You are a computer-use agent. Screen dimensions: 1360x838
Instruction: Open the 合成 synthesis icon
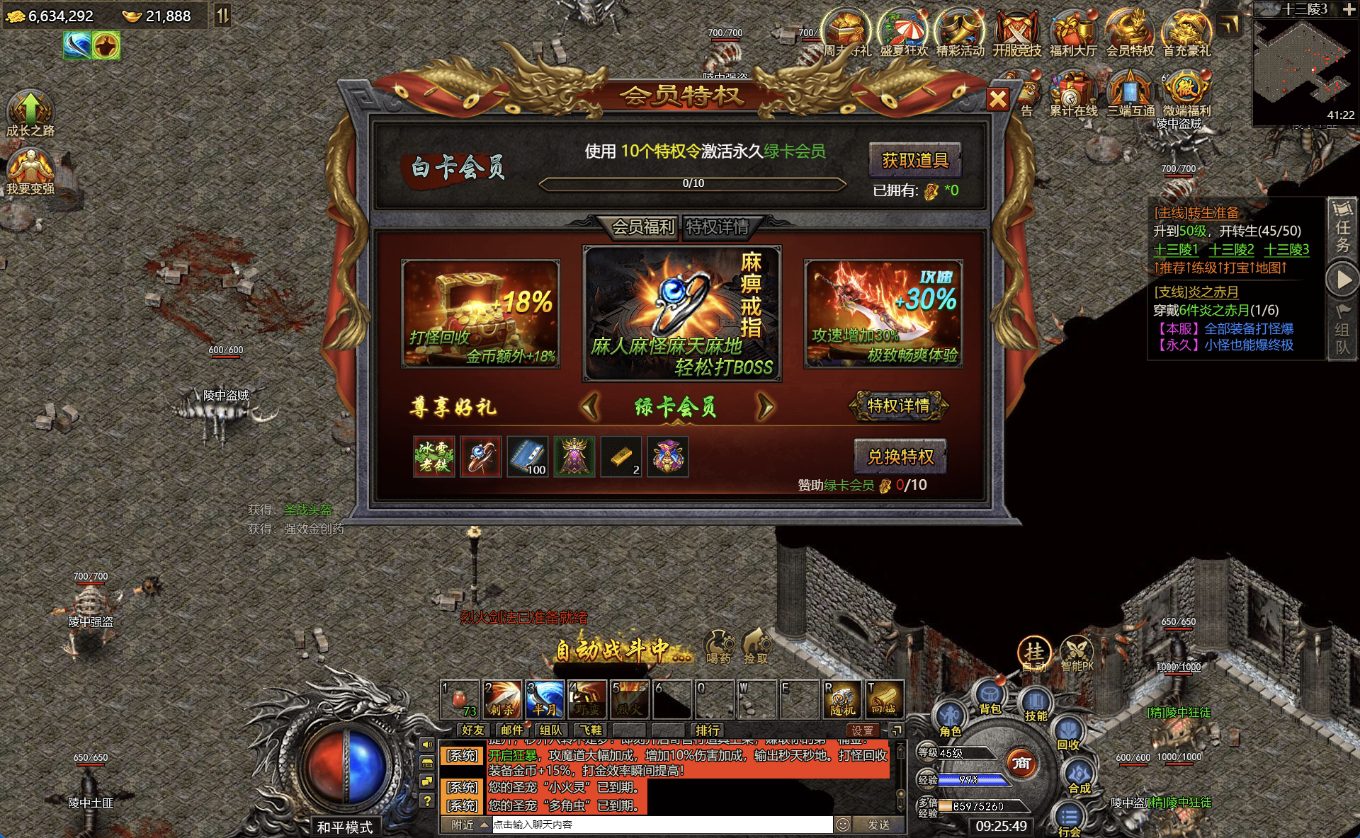click(x=1079, y=770)
